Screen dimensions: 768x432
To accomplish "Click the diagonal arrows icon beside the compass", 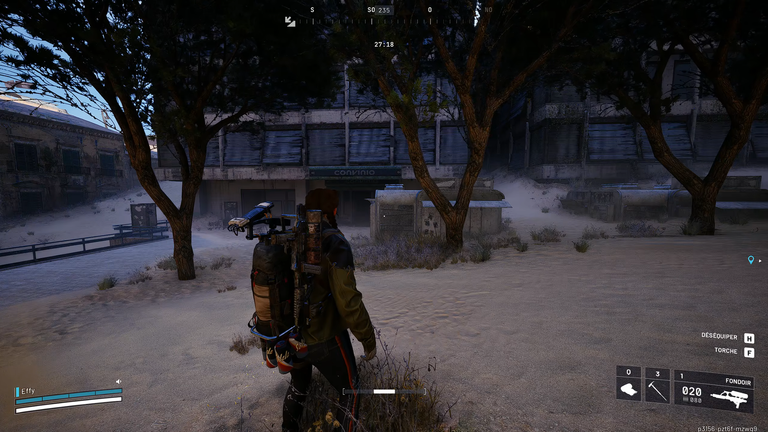I will pos(290,21).
